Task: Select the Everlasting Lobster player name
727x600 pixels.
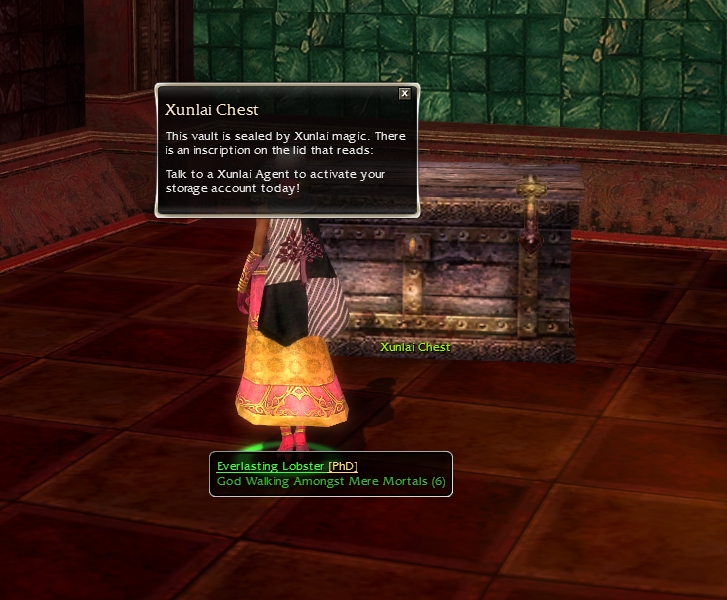Action: click(270, 466)
